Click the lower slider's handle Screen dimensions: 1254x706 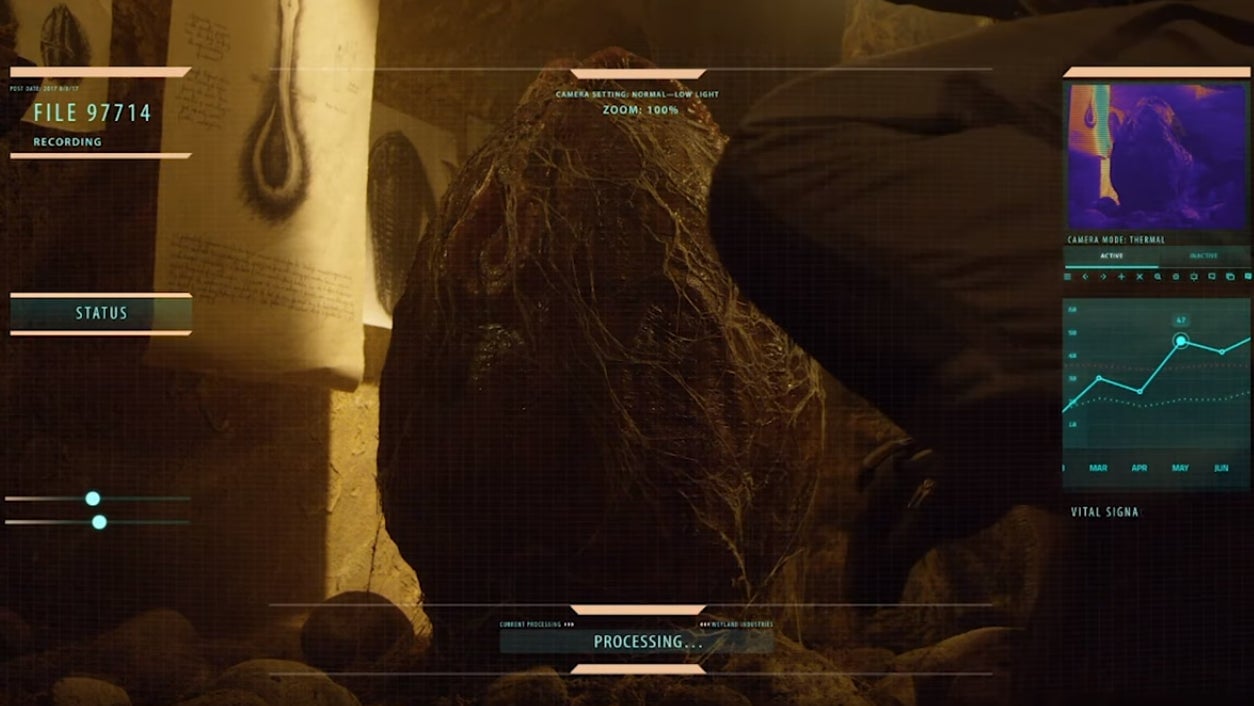(99, 522)
